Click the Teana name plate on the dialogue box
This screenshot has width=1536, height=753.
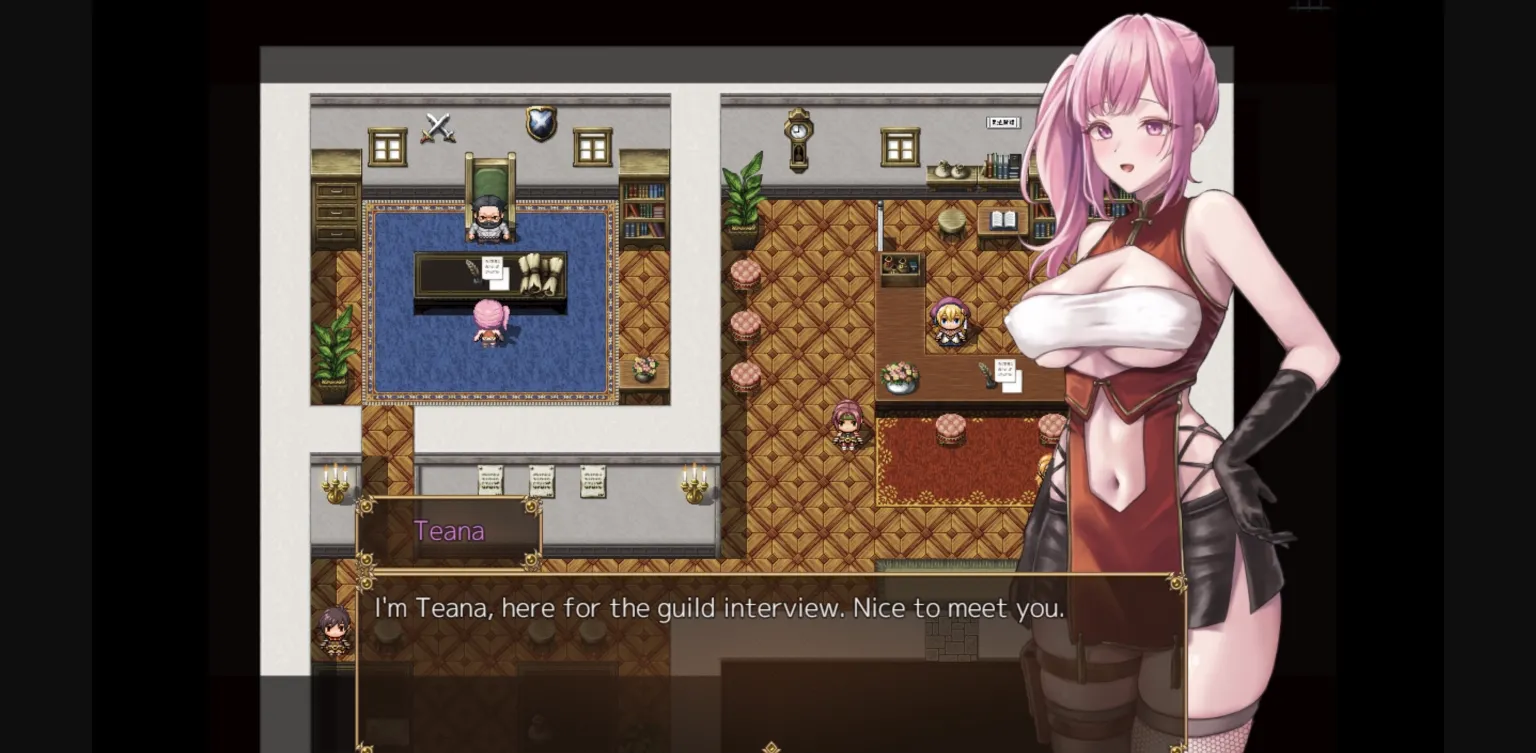449,531
